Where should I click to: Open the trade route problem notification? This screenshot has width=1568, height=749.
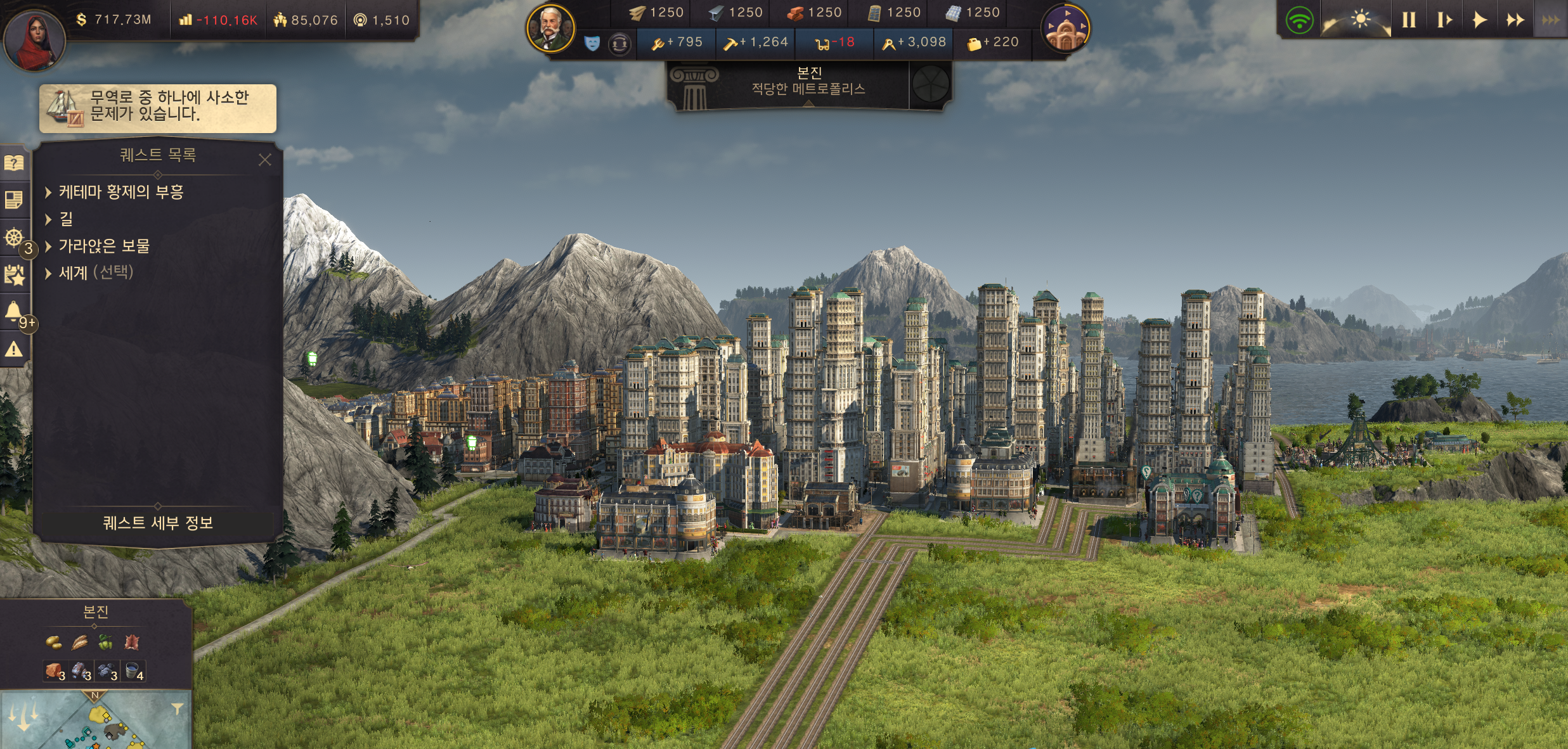(158, 108)
